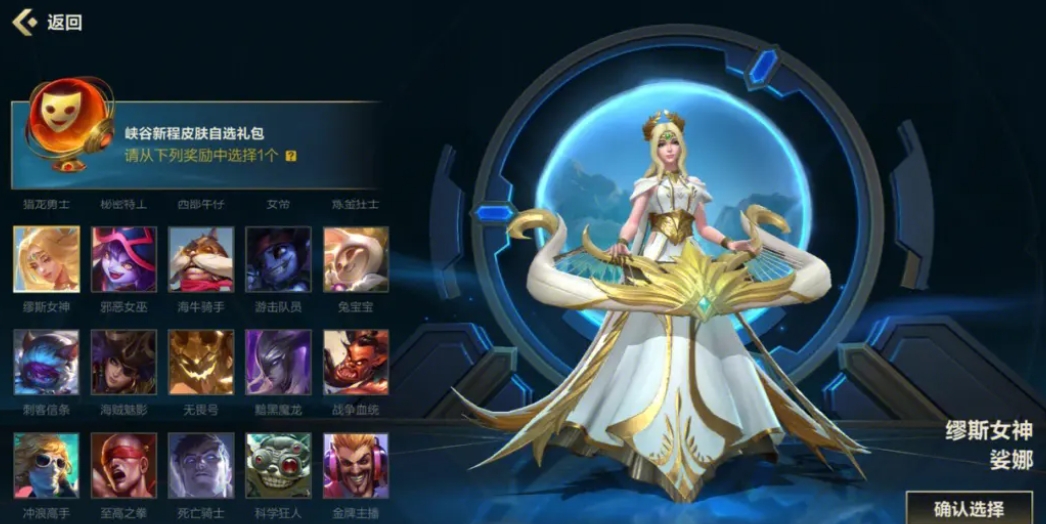Select the 金牌主播 skin portrait
Screen dimensions: 1046x524
point(356,465)
